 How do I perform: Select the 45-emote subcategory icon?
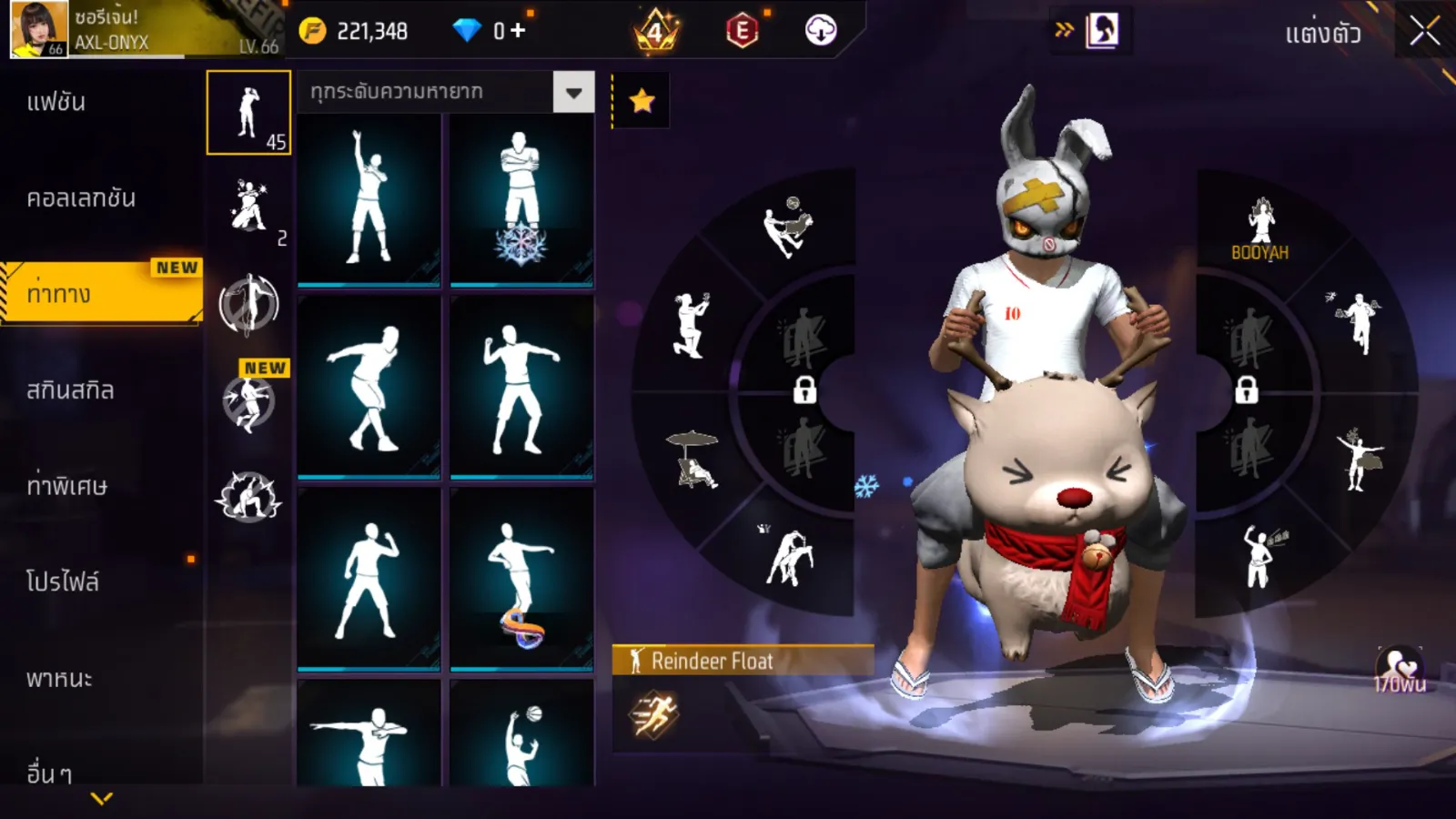(x=248, y=113)
